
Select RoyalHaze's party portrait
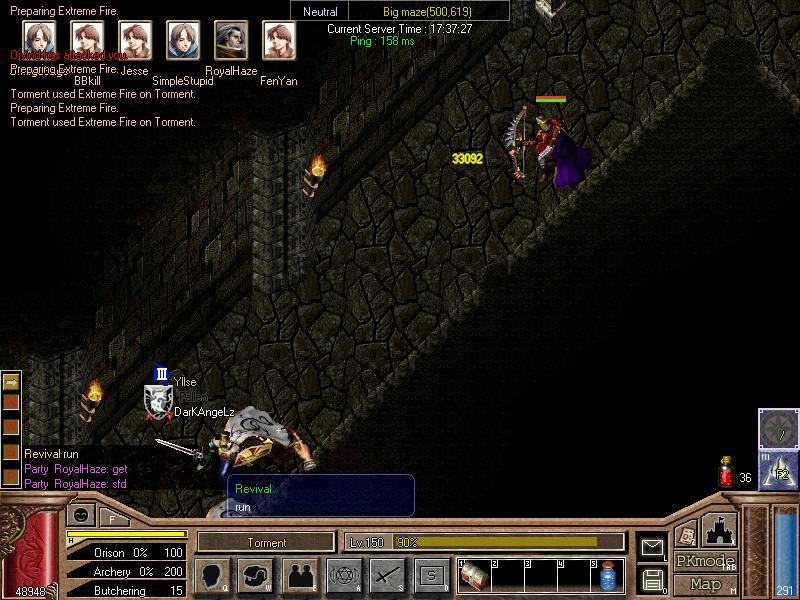tap(231, 40)
